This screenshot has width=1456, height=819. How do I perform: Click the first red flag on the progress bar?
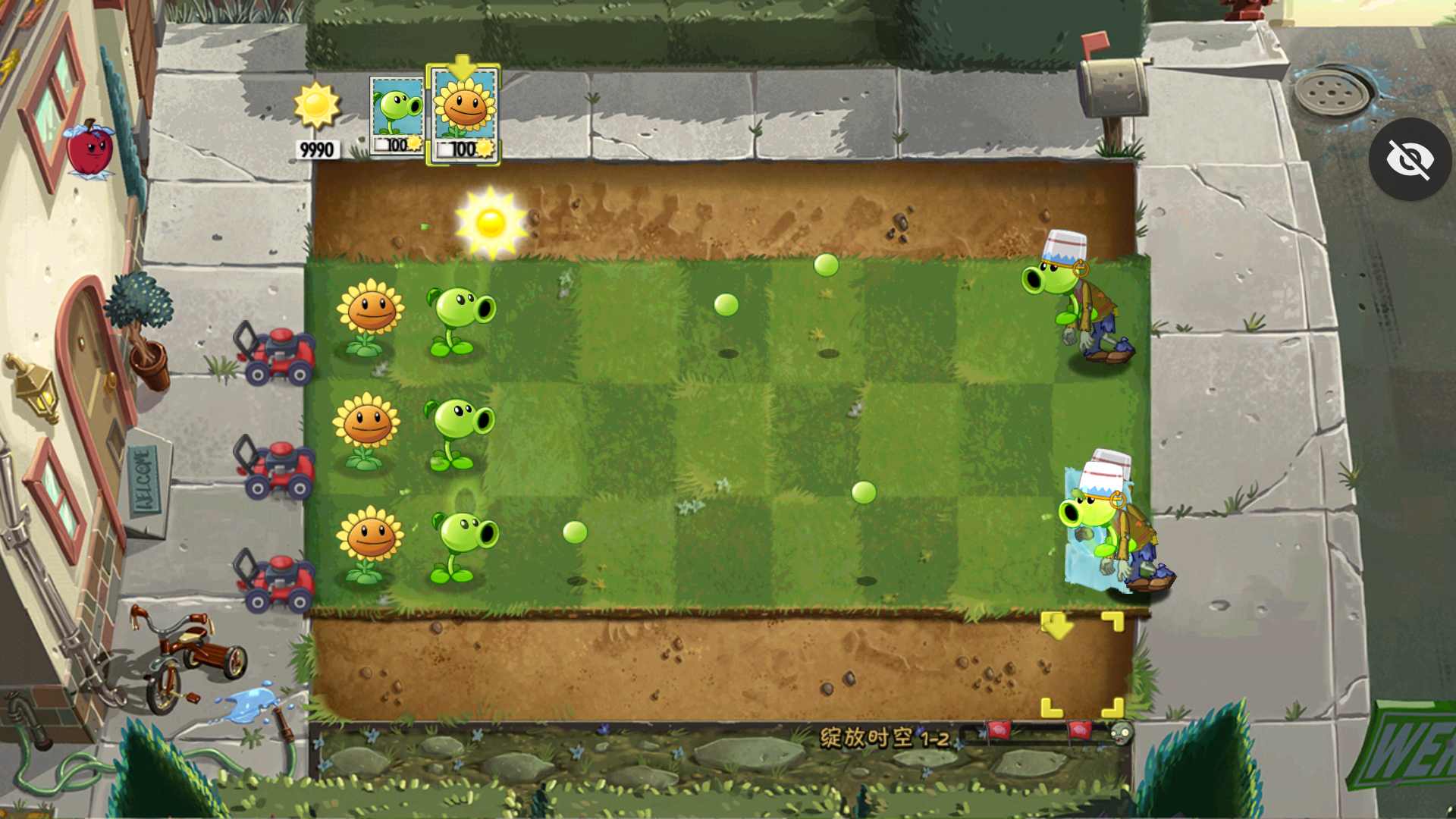pos(997,732)
